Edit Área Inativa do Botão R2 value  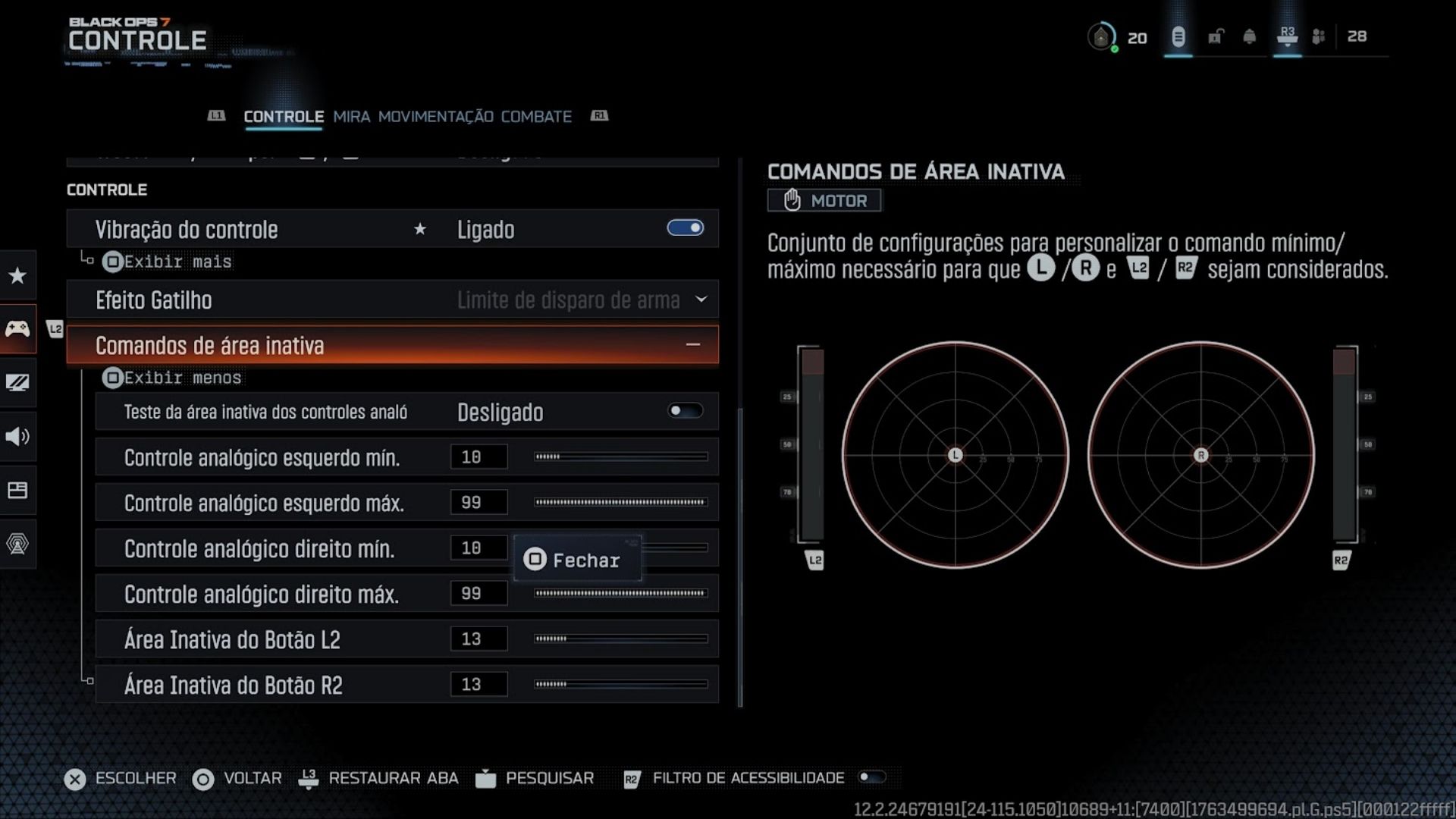478,684
